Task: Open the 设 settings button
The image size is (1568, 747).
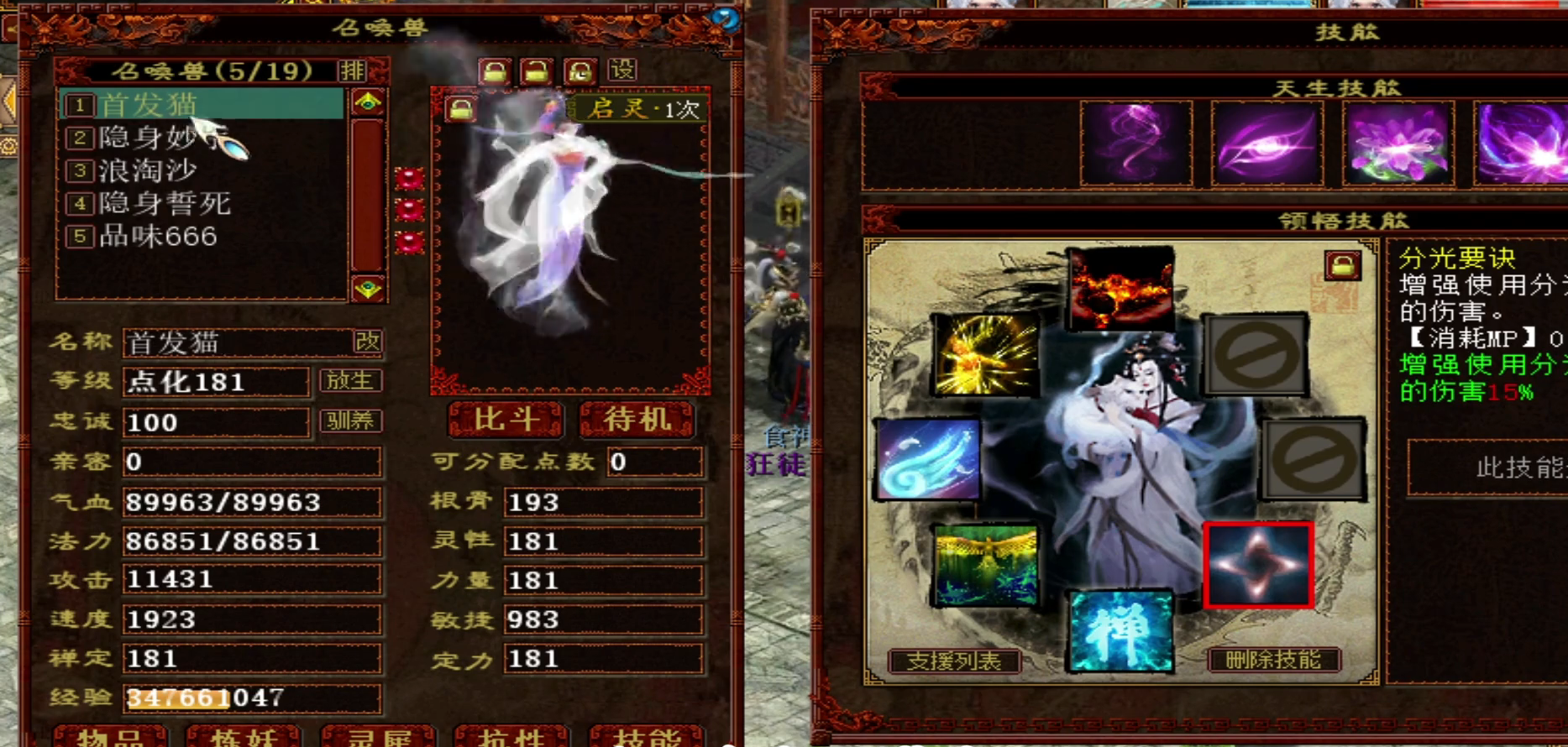Action: pos(622,70)
